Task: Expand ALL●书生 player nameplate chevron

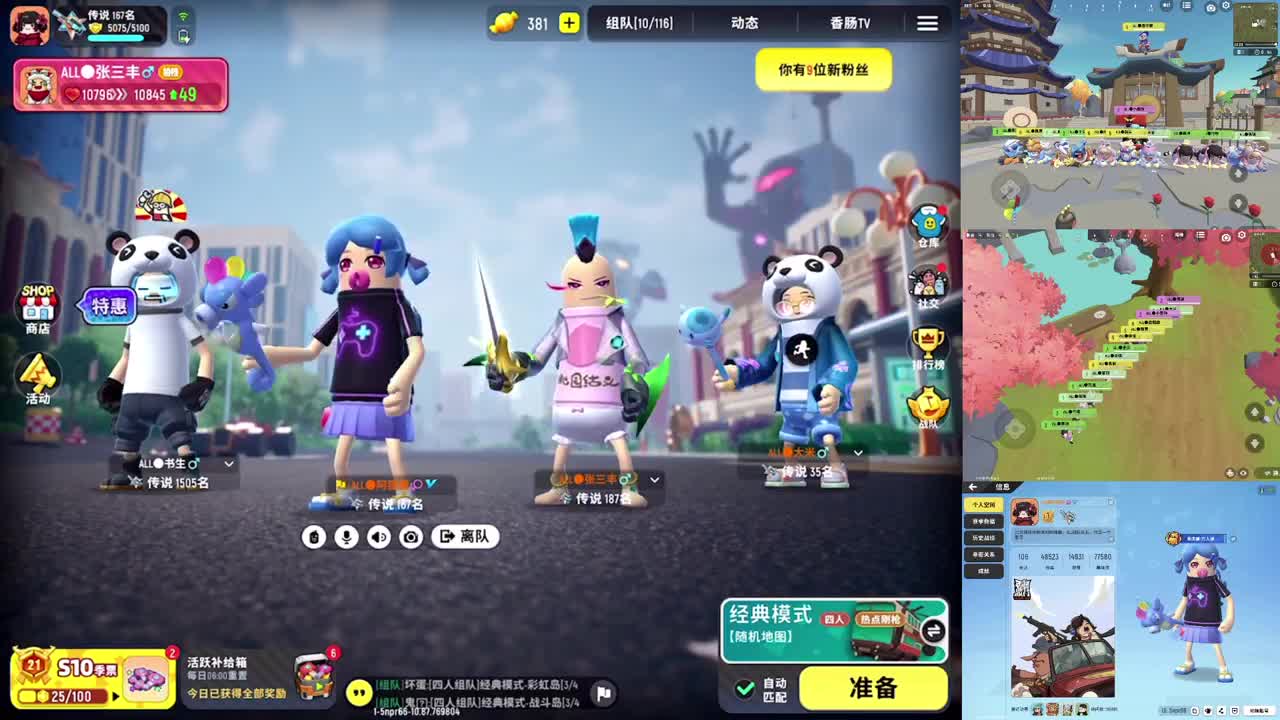Action: (228, 464)
